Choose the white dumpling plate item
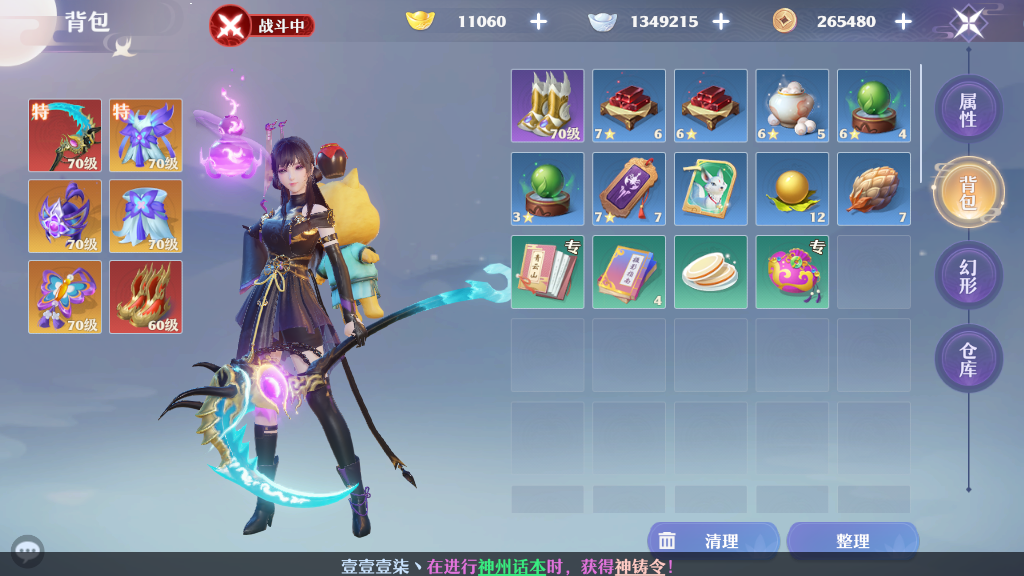 click(710, 272)
